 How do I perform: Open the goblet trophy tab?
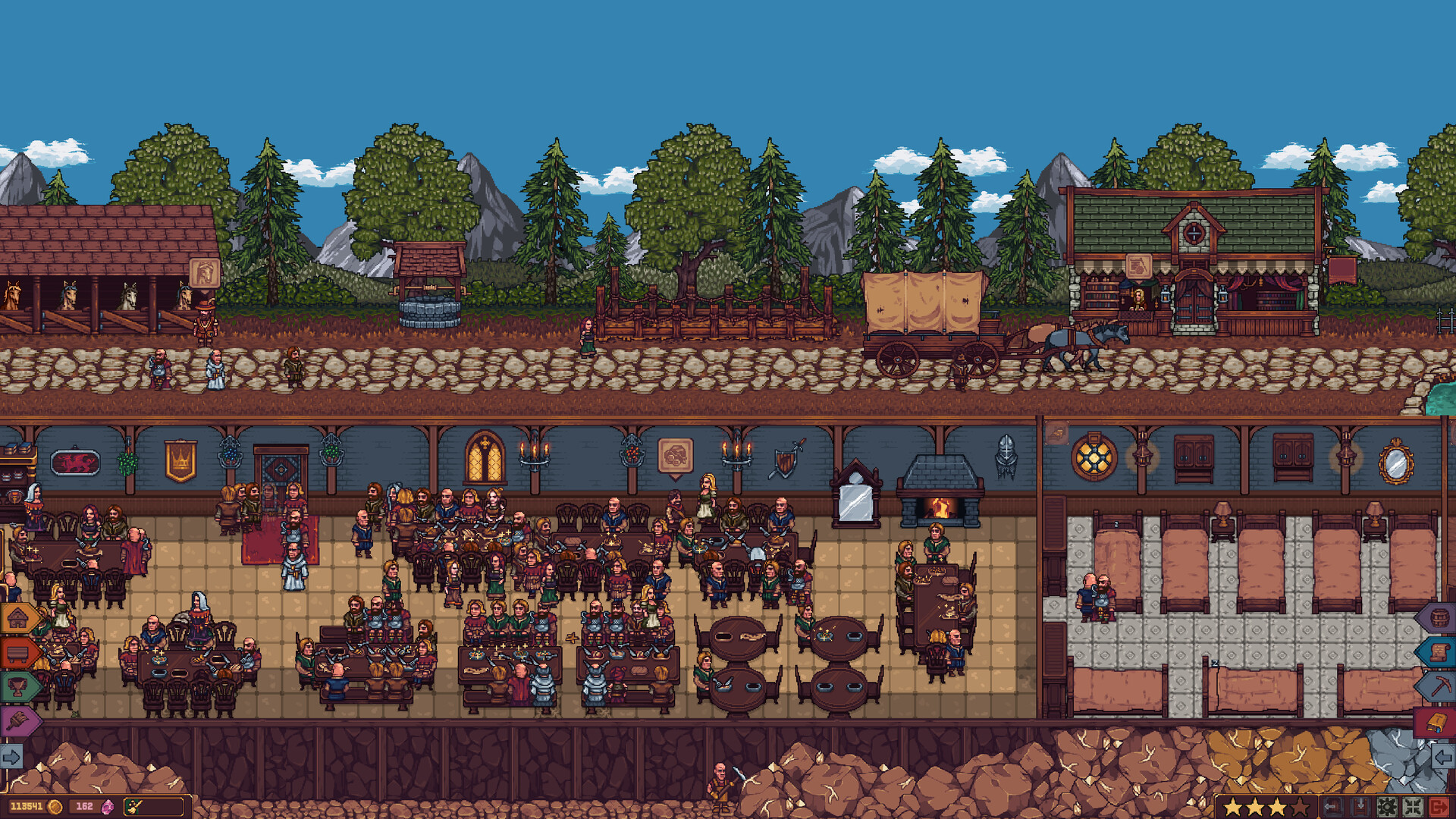click(18, 687)
